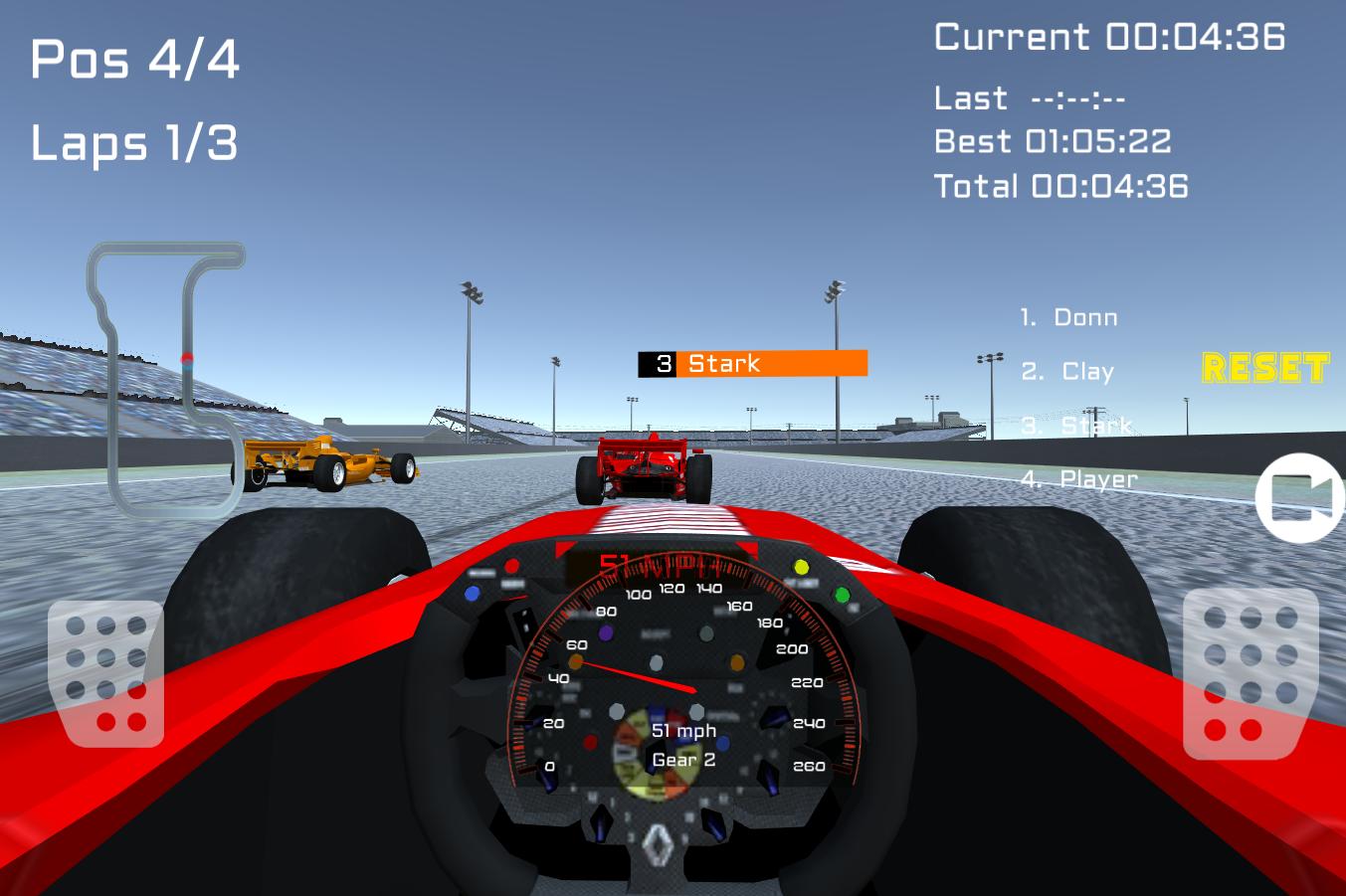Tap the yellow button on the steering wheel

click(x=802, y=567)
